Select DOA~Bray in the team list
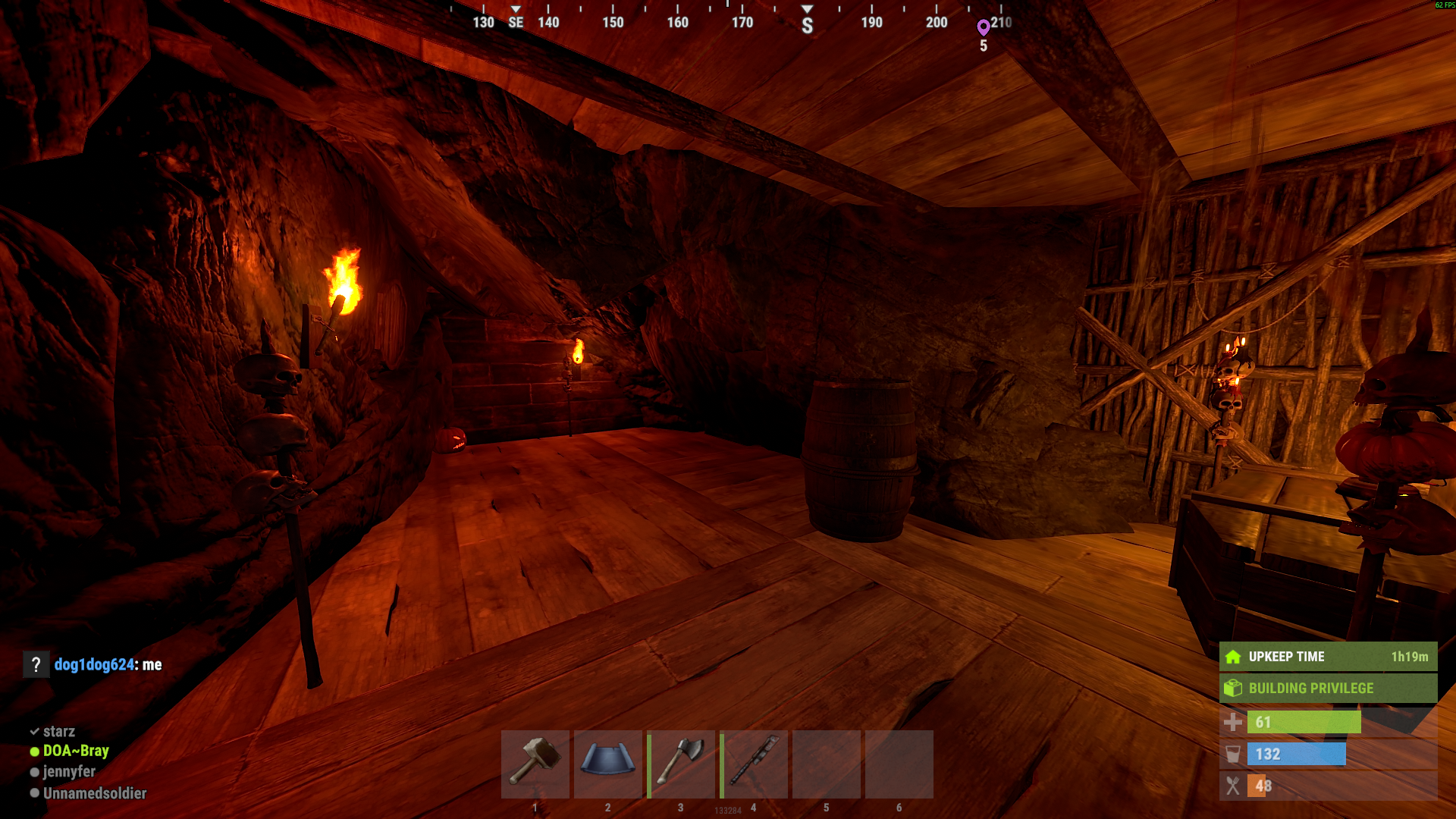 [x=75, y=751]
